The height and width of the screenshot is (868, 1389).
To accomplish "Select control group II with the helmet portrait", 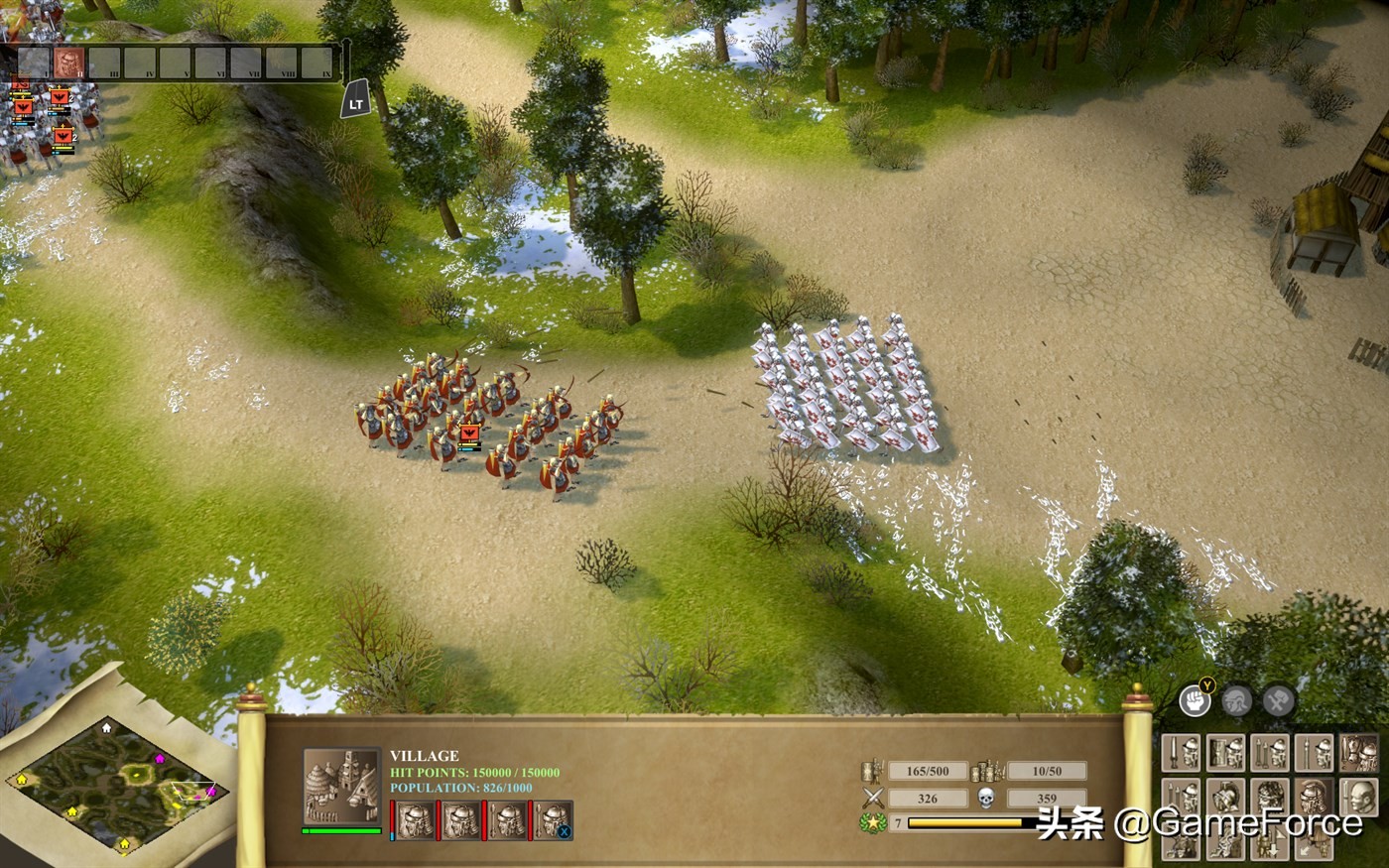I will coord(68,62).
